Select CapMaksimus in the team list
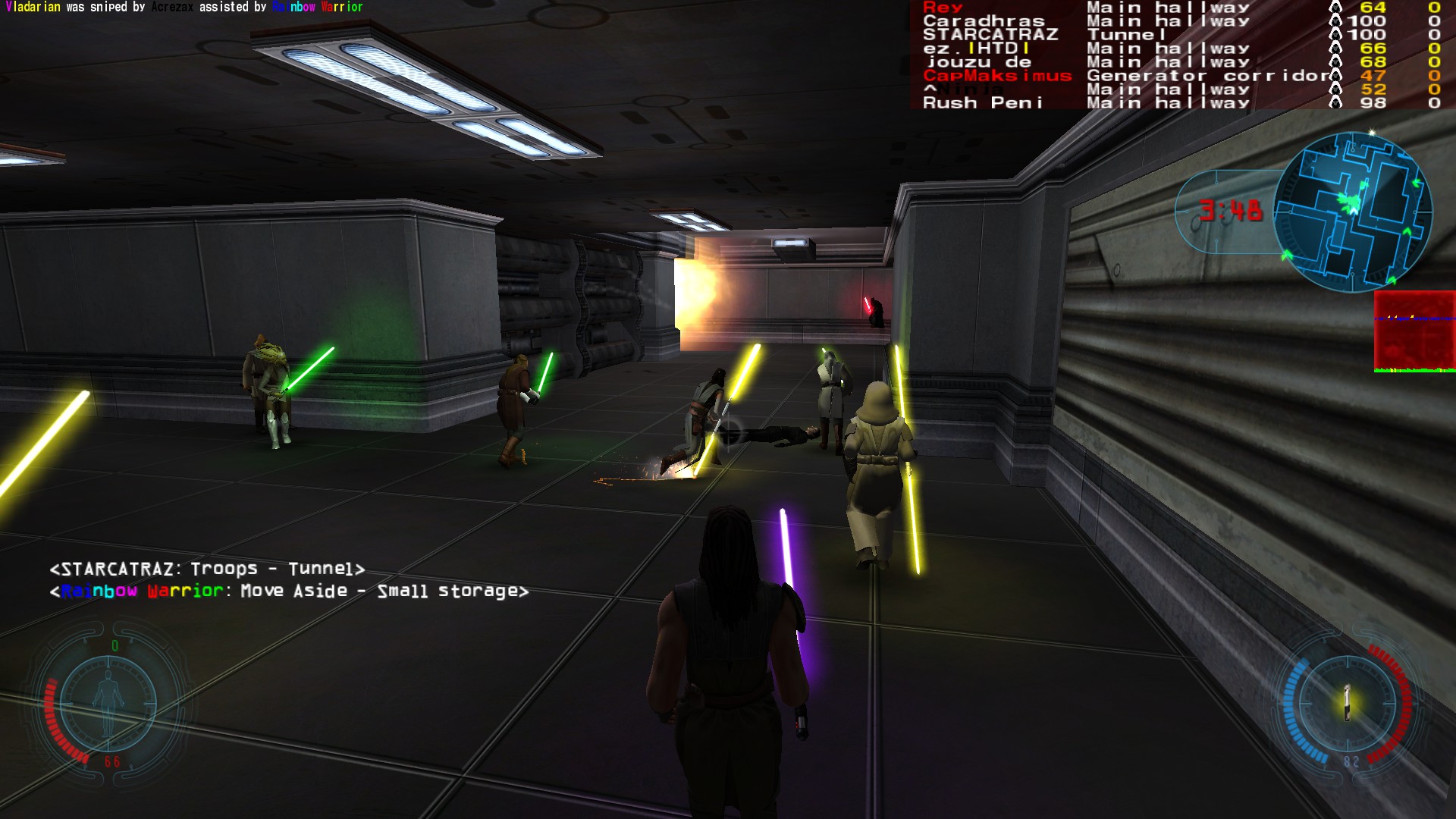 point(997,76)
